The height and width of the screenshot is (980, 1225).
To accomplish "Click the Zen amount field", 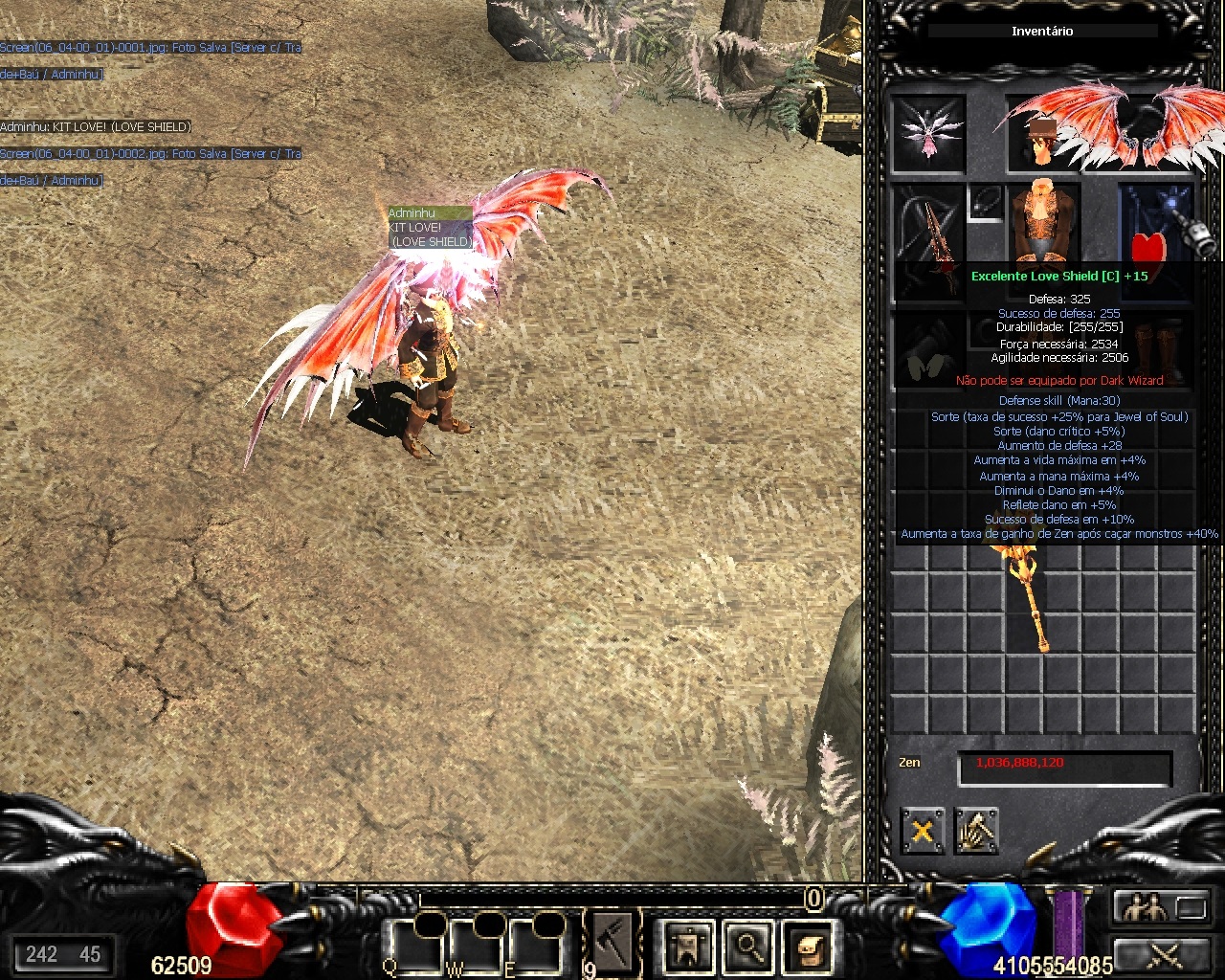I will [x=1064, y=767].
